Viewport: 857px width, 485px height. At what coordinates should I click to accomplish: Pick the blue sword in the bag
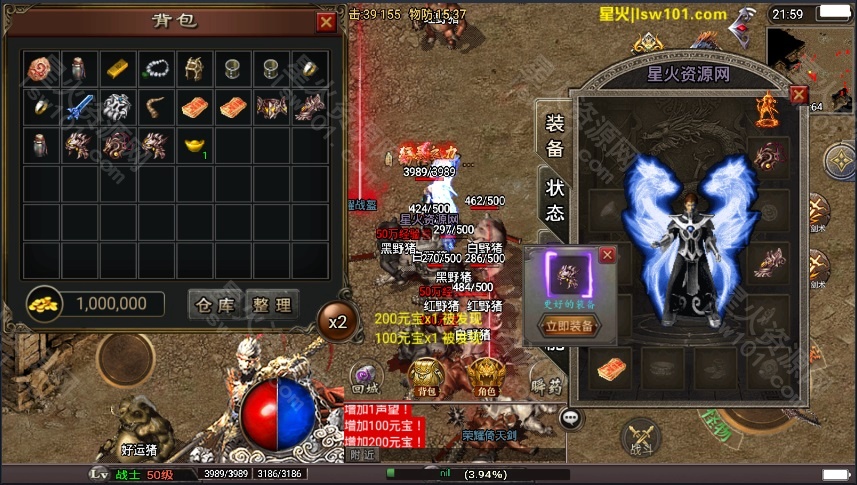click(80, 106)
